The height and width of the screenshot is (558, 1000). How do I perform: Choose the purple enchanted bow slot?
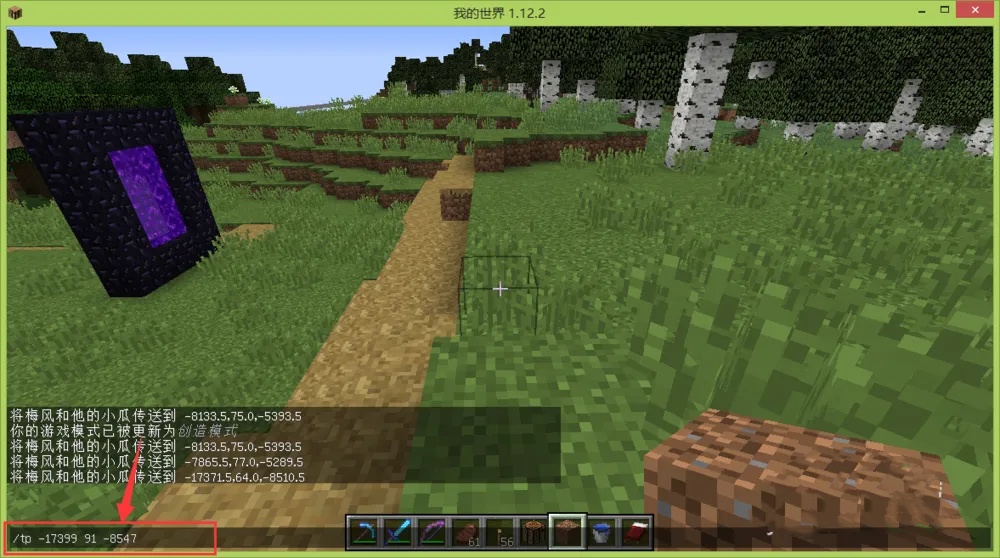tap(432, 533)
